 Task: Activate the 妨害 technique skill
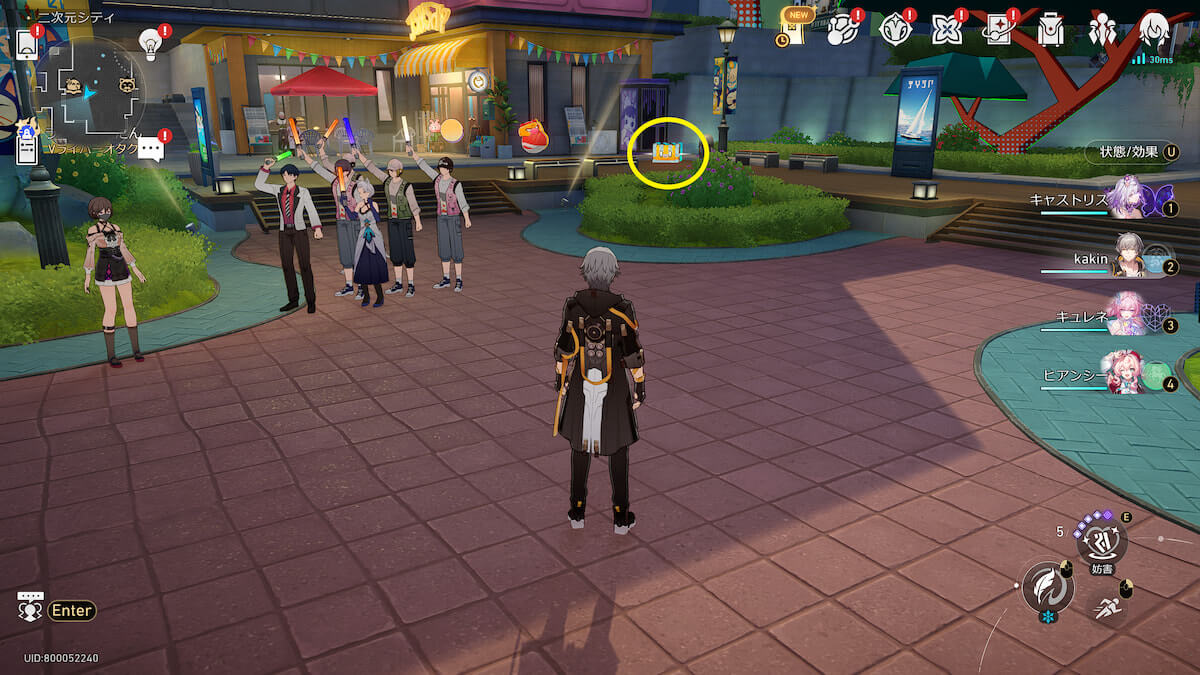(1101, 544)
